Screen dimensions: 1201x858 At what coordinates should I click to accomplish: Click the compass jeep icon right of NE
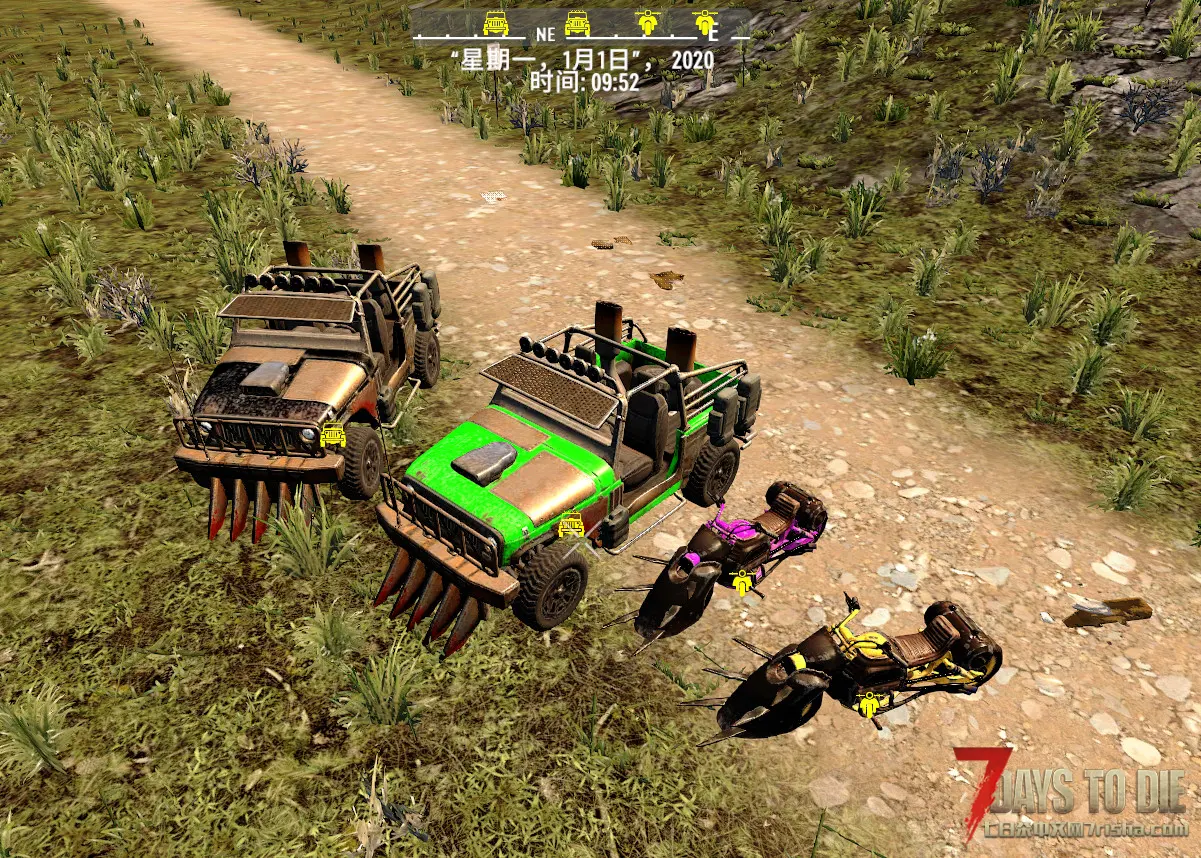click(578, 22)
